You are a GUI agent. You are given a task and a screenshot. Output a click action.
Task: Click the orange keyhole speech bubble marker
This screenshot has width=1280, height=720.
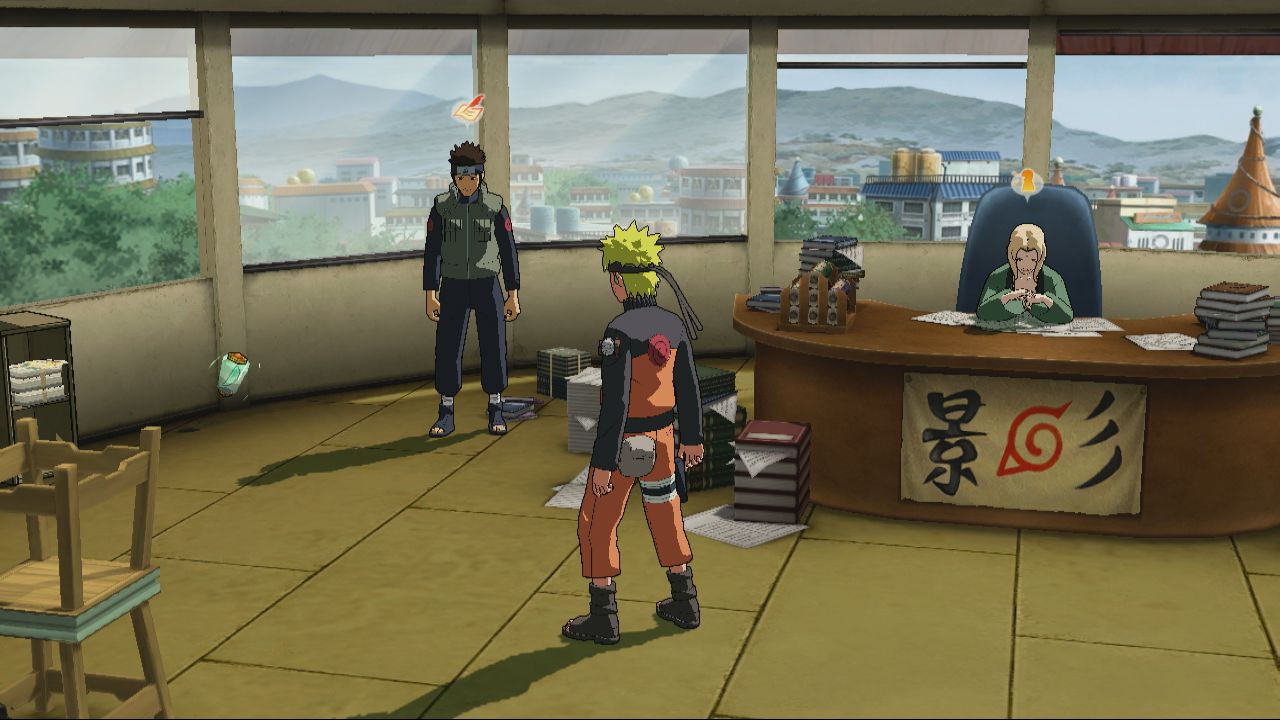click(1025, 181)
